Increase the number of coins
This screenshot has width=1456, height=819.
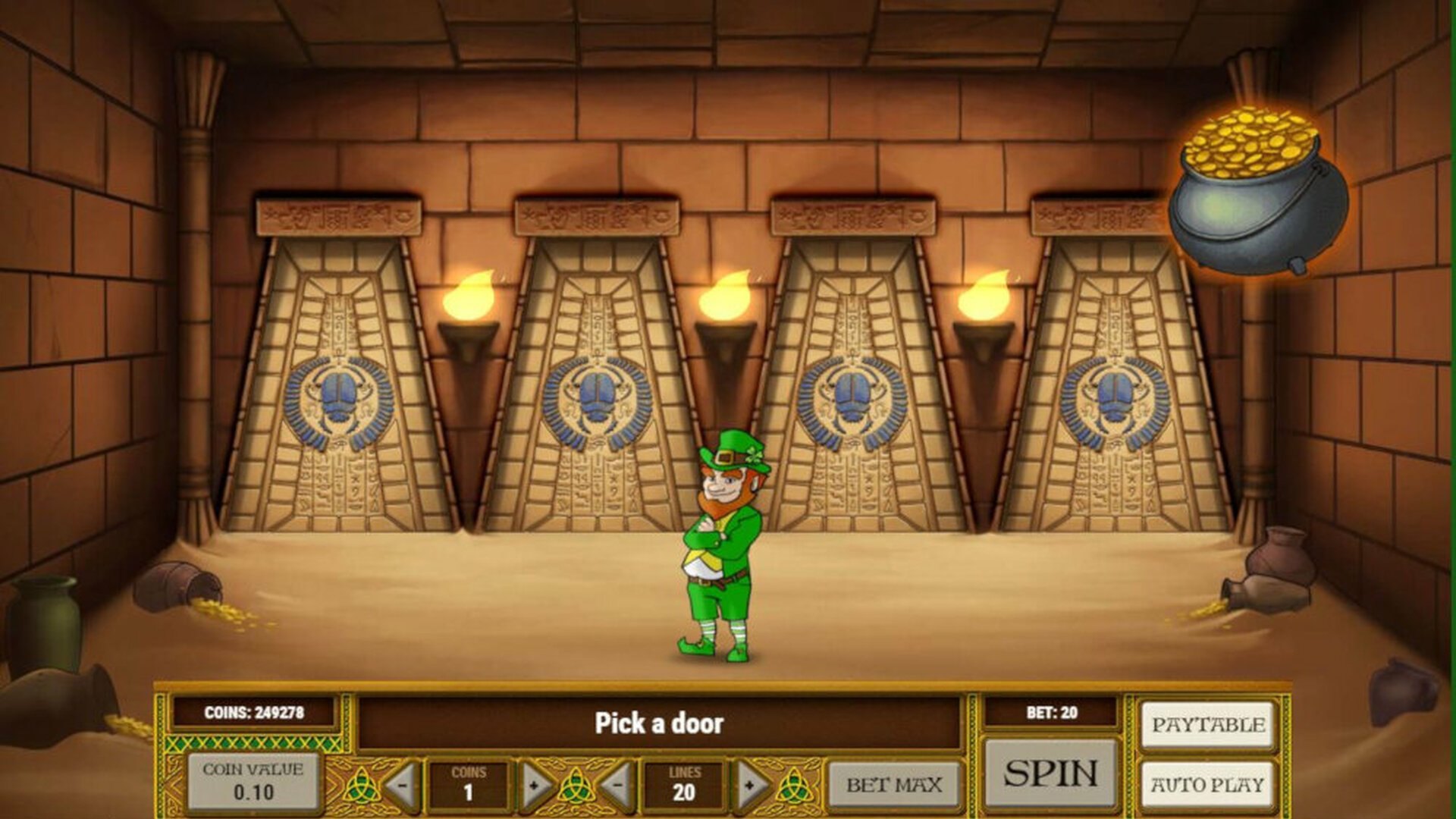(535, 785)
